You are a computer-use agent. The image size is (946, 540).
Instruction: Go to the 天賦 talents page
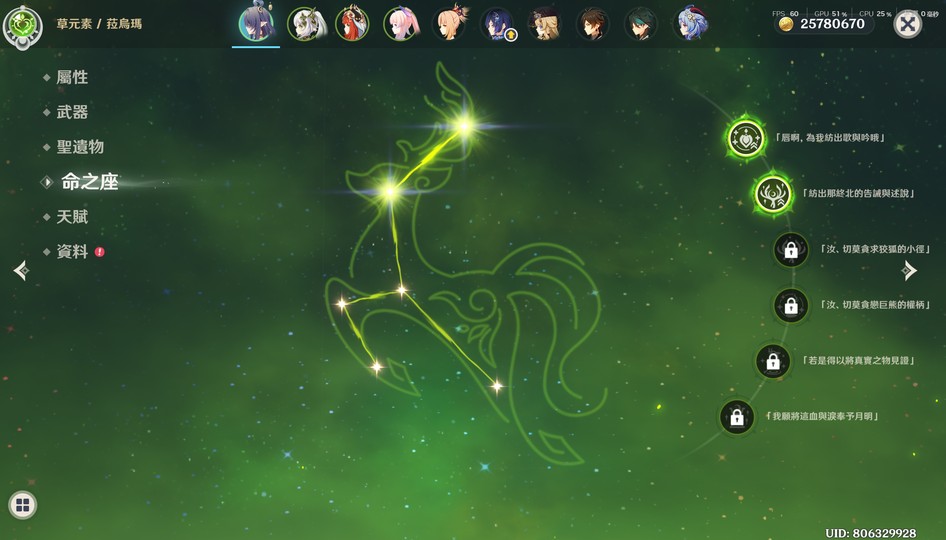72,217
